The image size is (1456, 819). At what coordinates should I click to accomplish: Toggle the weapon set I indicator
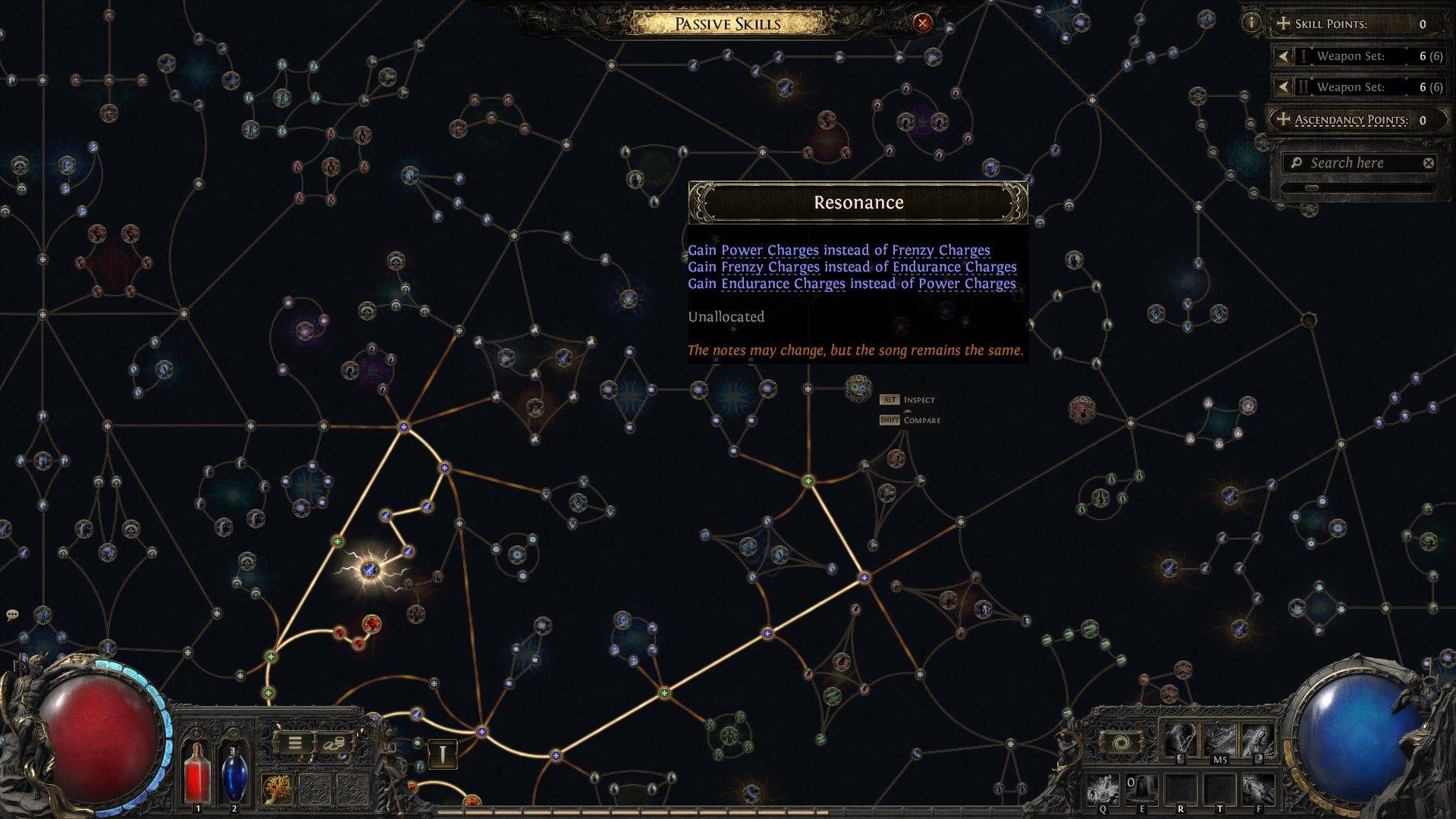pos(444,753)
